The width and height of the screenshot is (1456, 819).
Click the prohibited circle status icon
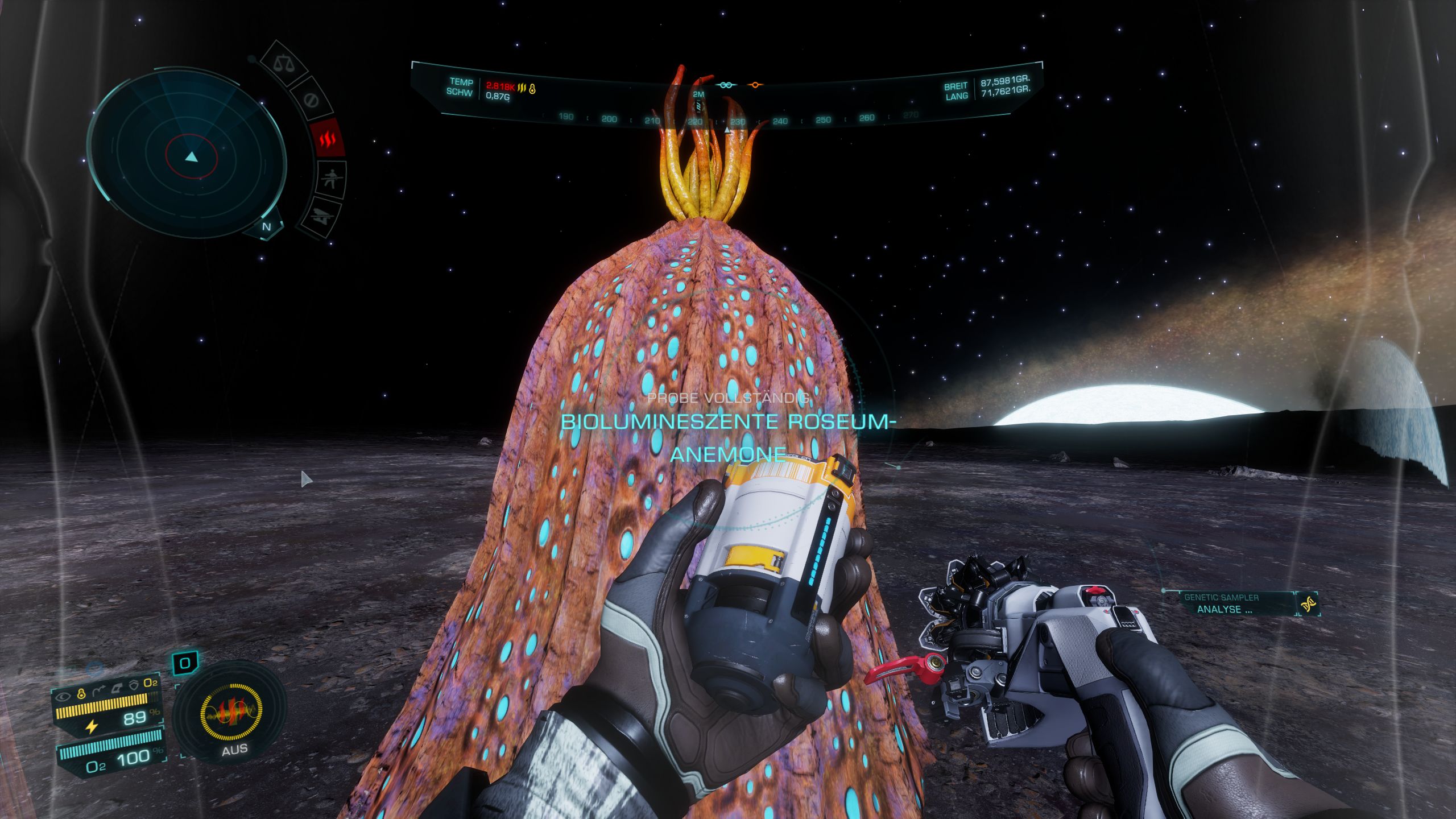click(x=311, y=101)
